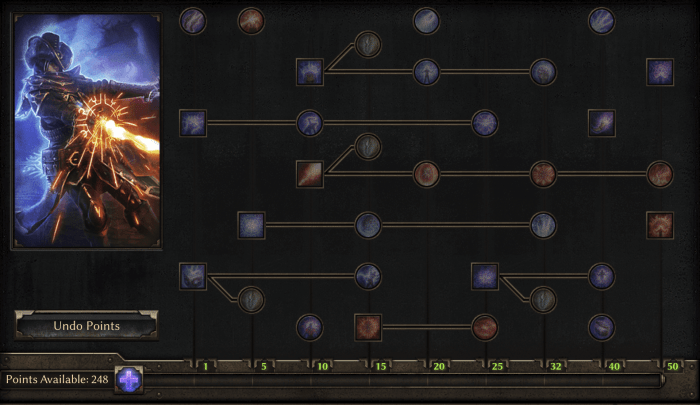The width and height of the screenshot is (700, 405).
Task: Choose the red round skill at mastery level 25
Action: 485,326
